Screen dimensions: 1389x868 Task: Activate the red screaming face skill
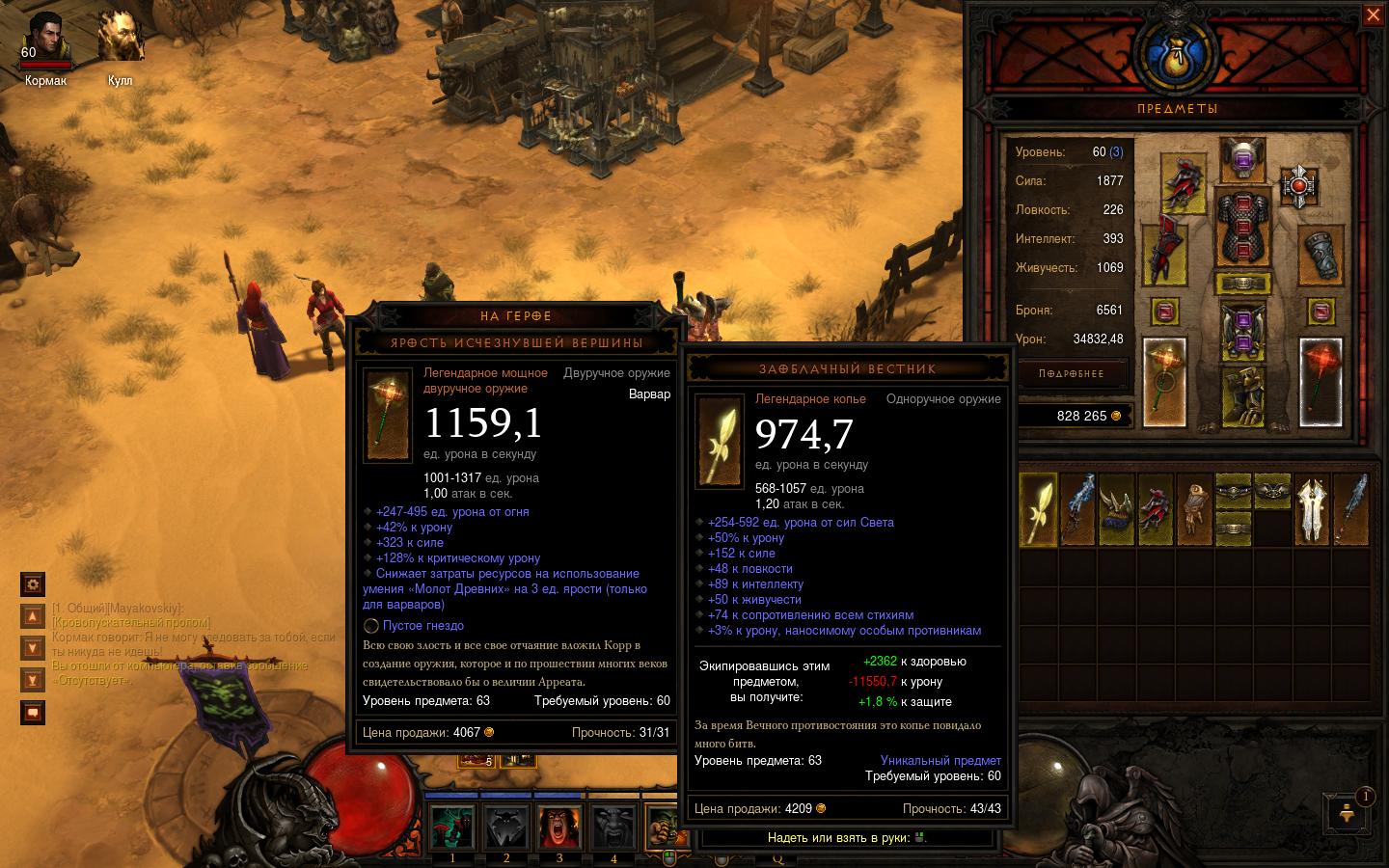pyautogui.click(x=558, y=828)
